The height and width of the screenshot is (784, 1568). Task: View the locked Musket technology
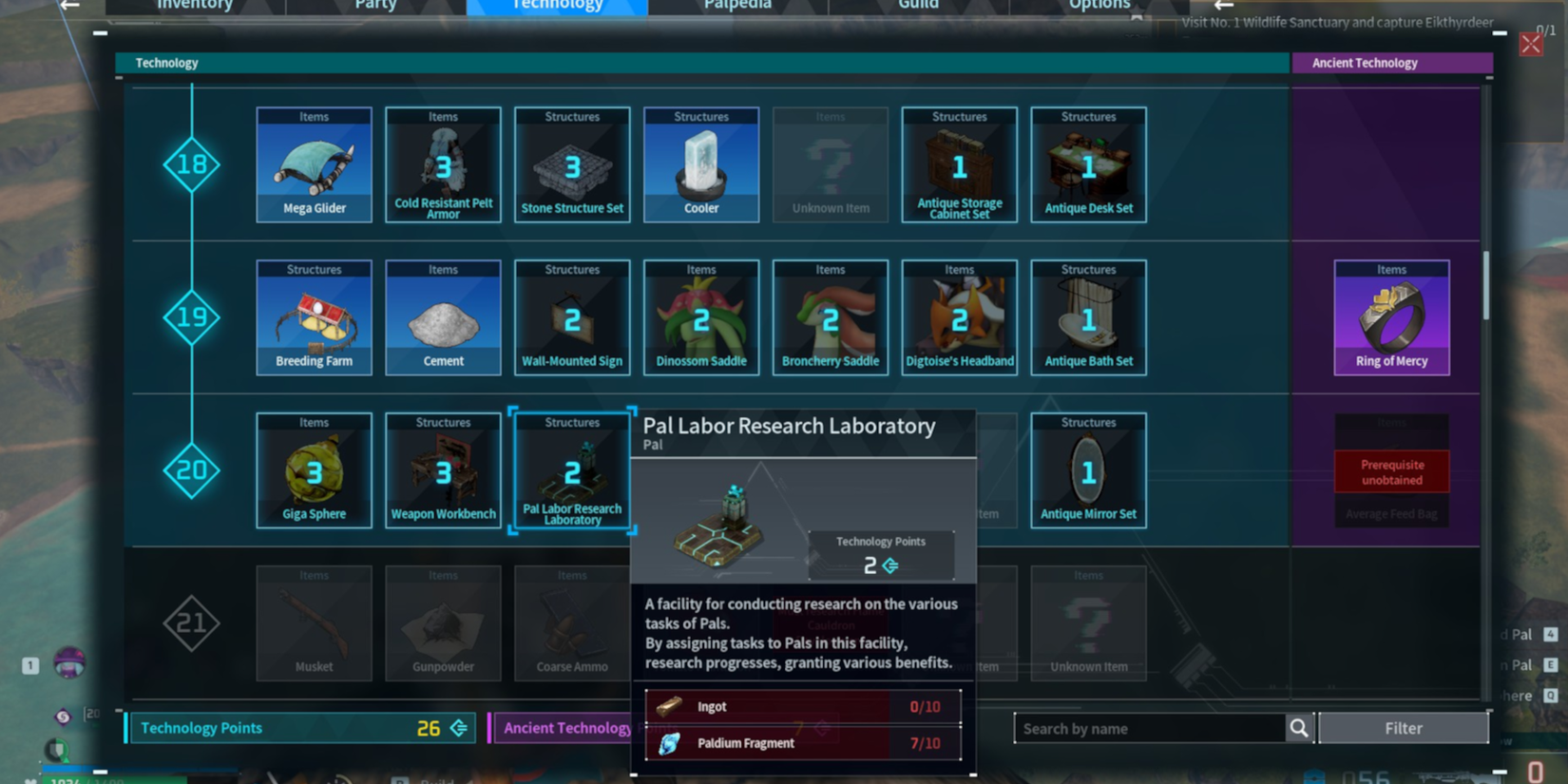point(314,623)
